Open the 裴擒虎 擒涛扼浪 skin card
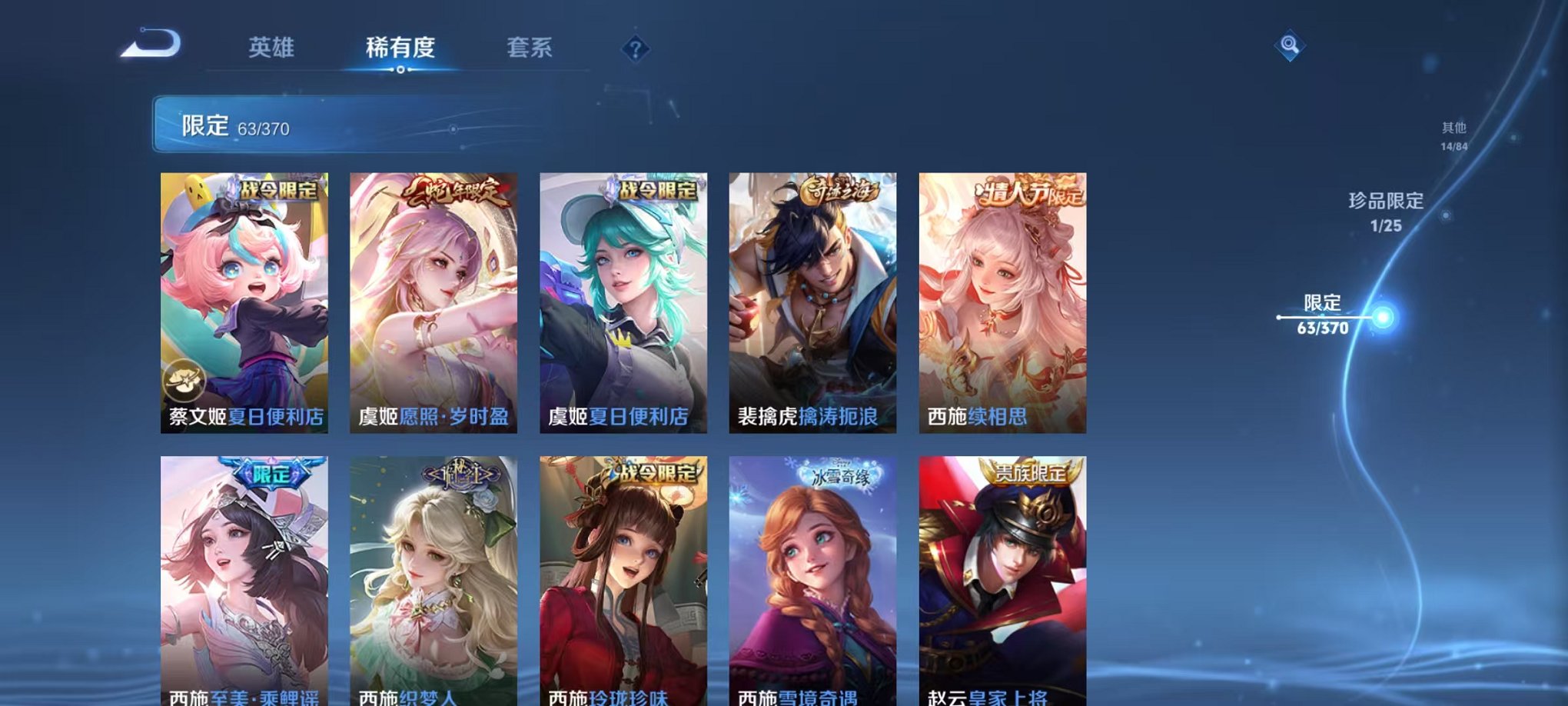Viewport: 1568px width, 706px height. 813,300
